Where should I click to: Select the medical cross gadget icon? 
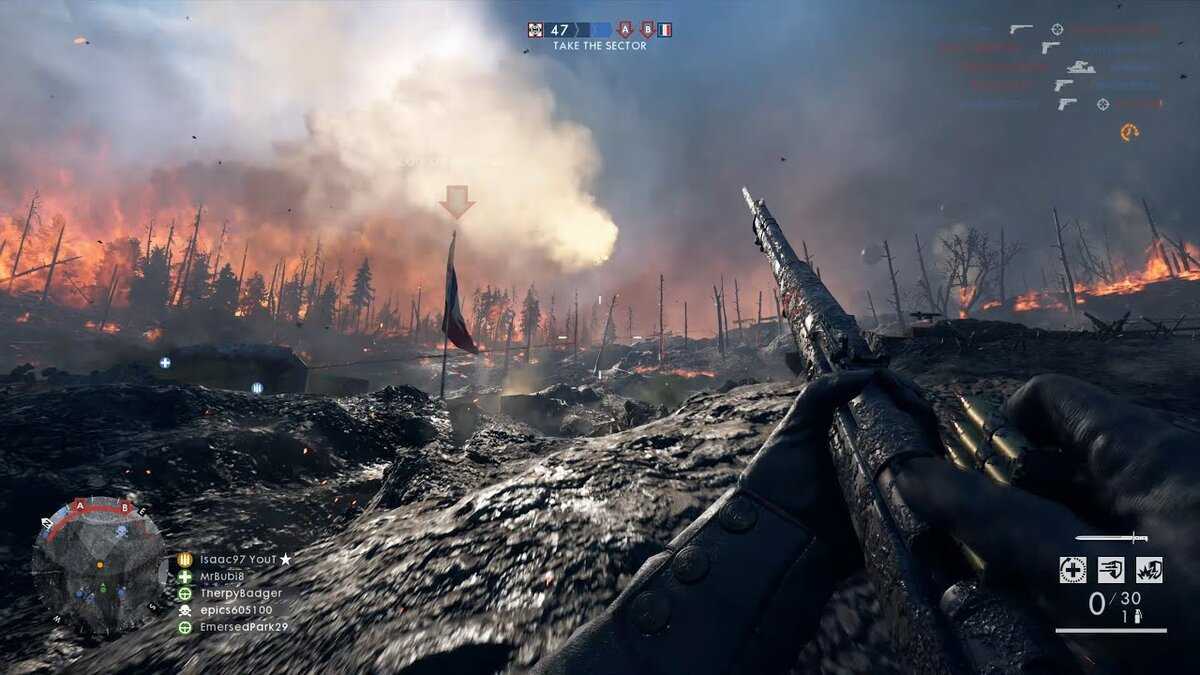click(1073, 570)
